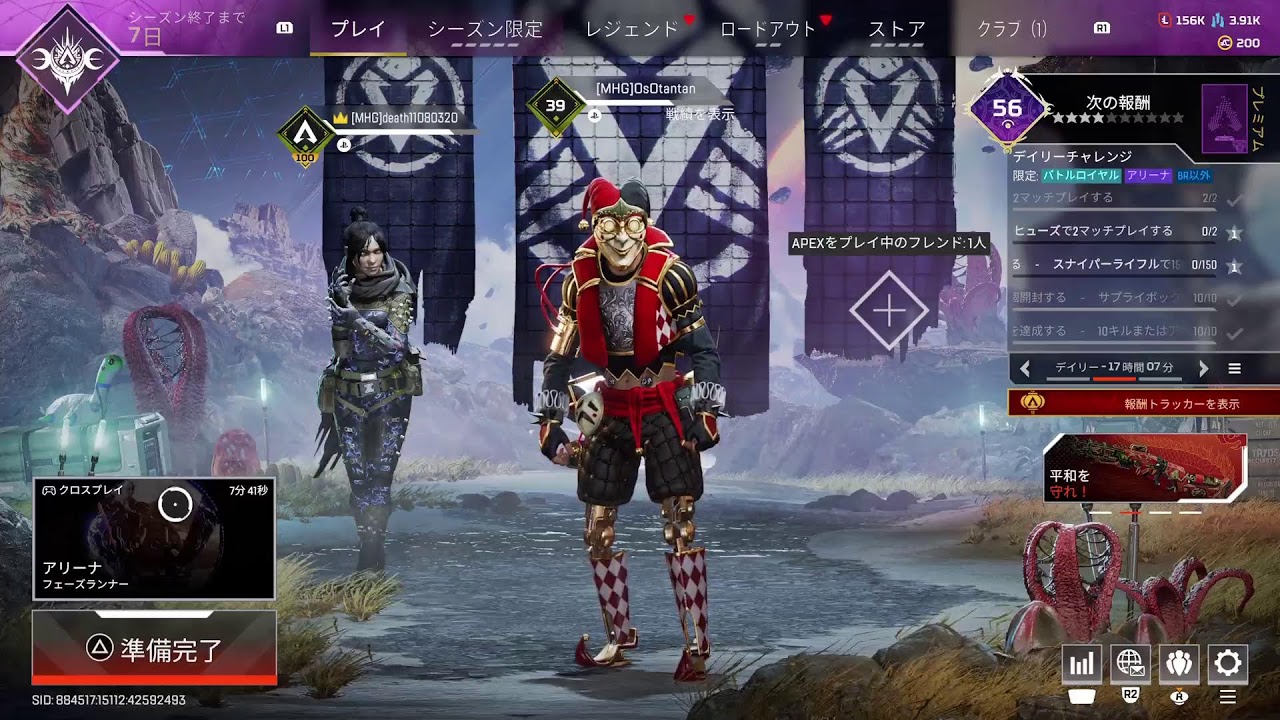This screenshot has width=1280, height=720.
Task: Show the 報酬トラッカー reward tracker
Action: (1144, 403)
